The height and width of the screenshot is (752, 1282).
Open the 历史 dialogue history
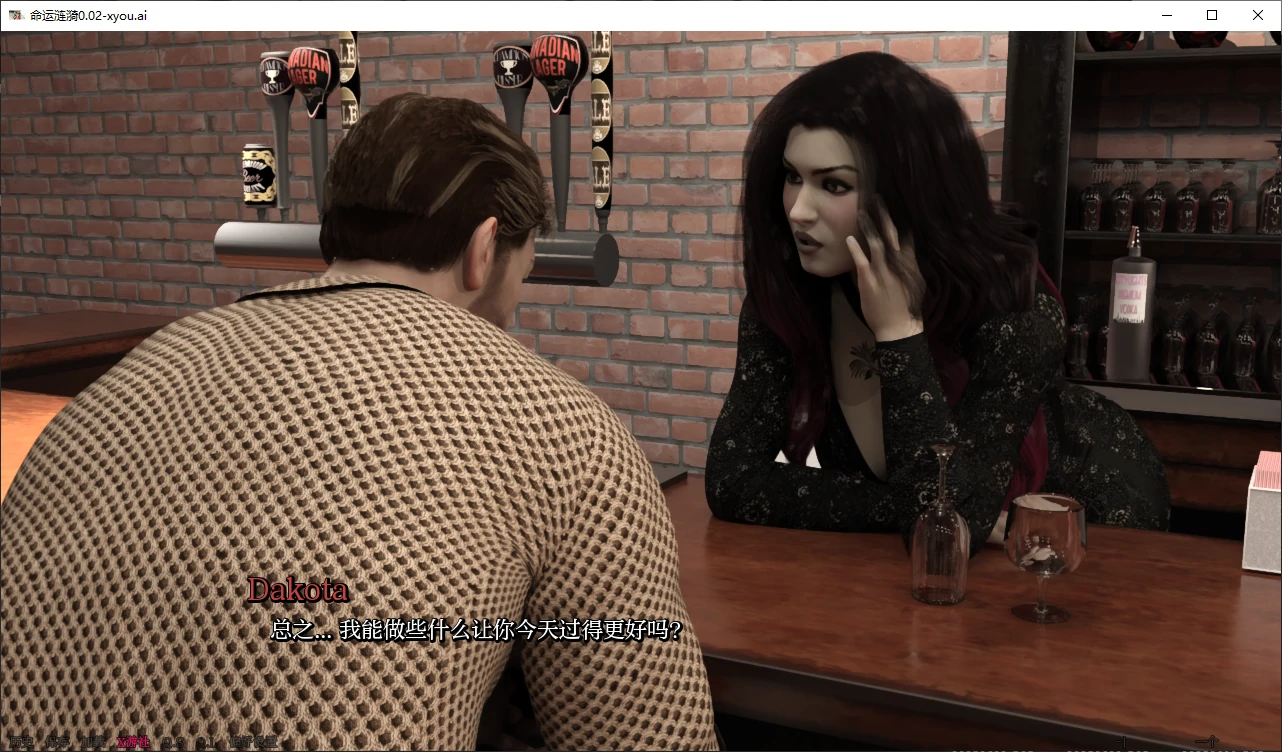pos(23,741)
